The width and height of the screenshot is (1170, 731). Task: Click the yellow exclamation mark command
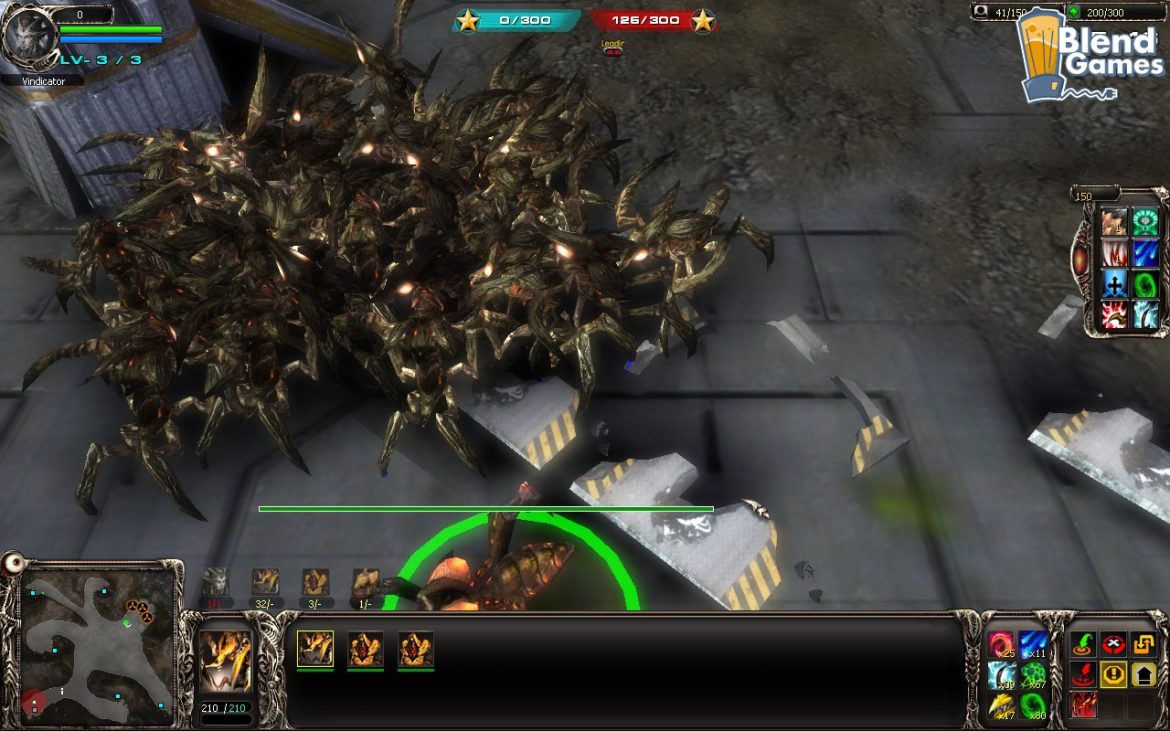[x=1114, y=675]
